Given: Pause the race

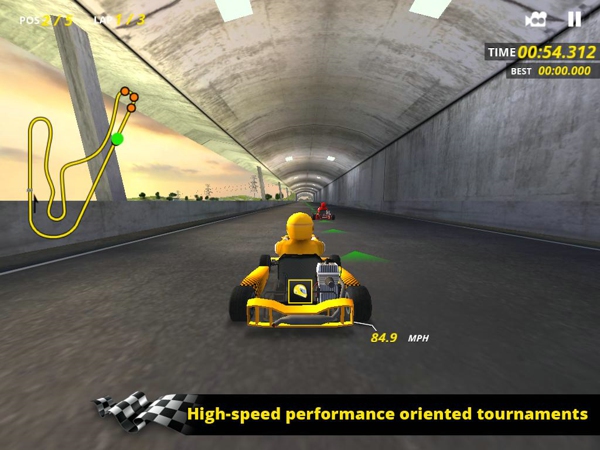Looking at the screenshot, I should 574,19.
